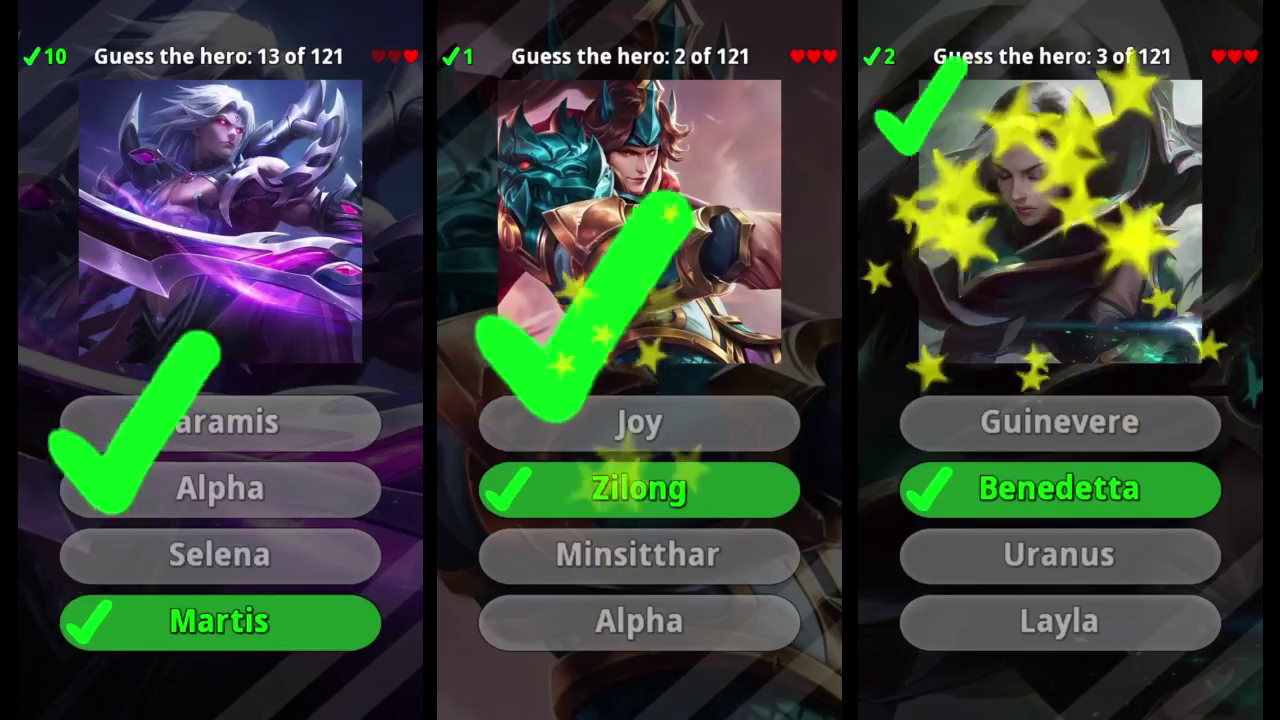Choose the Joy answer option
Image resolution: width=1280 pixels, height=720 pixels.
point(640,422)
